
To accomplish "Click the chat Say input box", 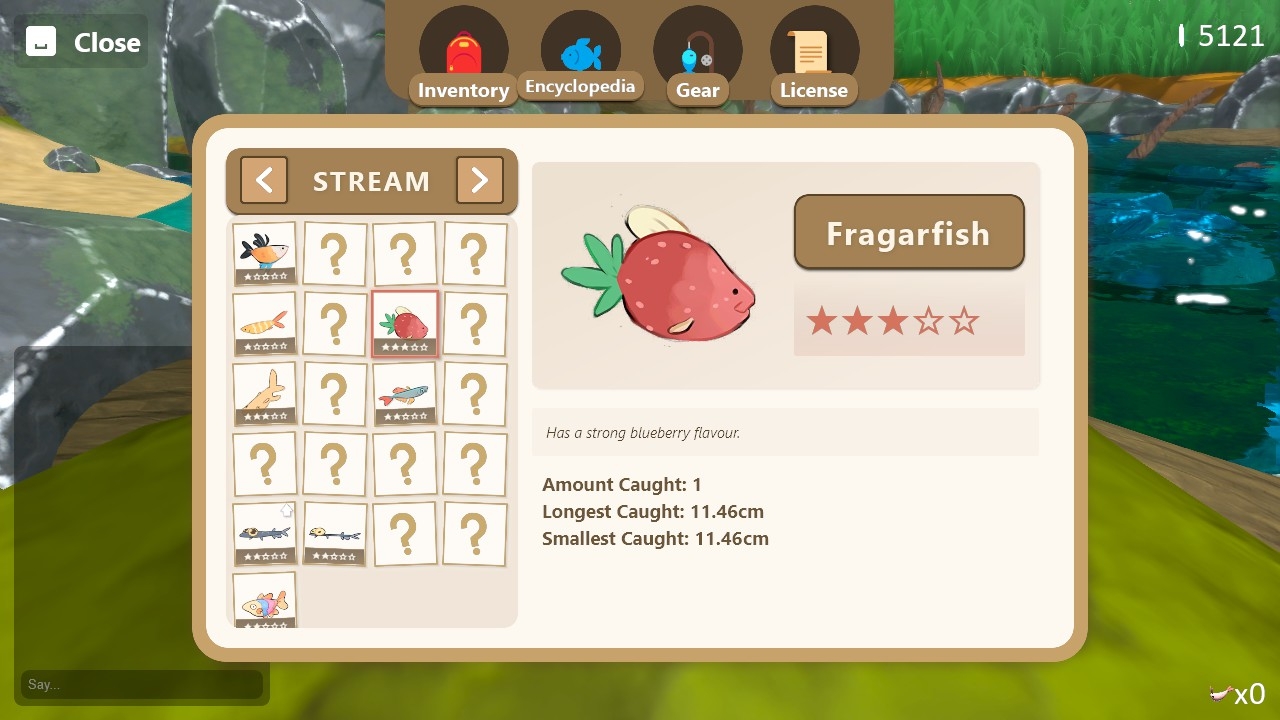I will coord(141,684).
